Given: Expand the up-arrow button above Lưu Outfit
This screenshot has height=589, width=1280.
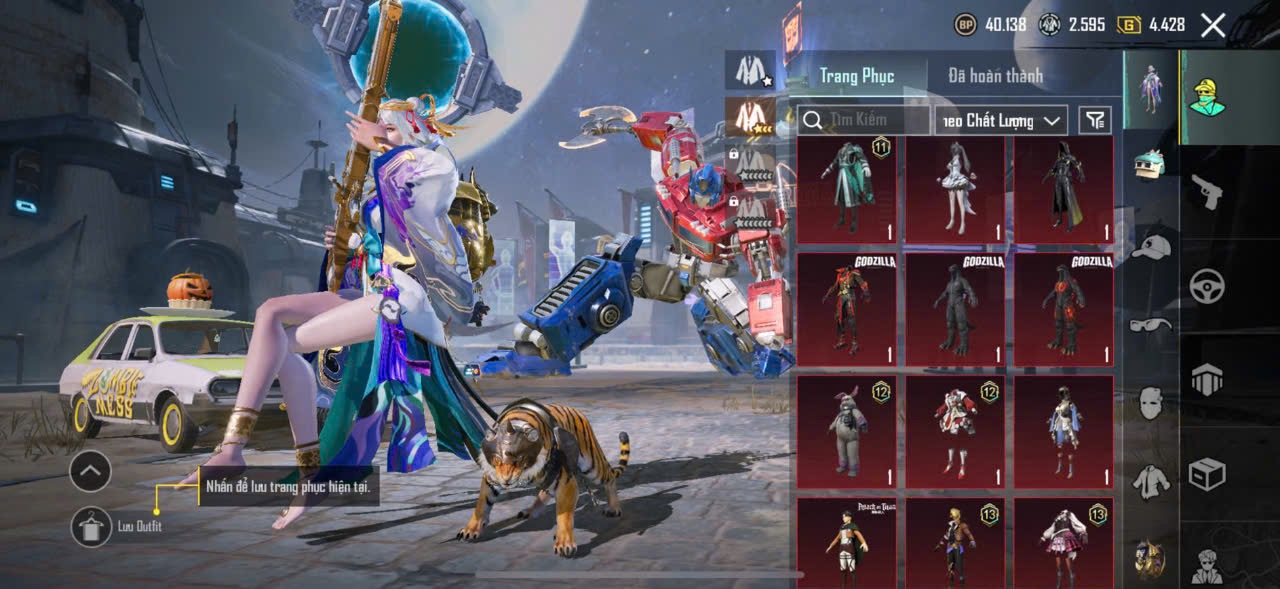Looking at the screenshot, I should [90, 470].
